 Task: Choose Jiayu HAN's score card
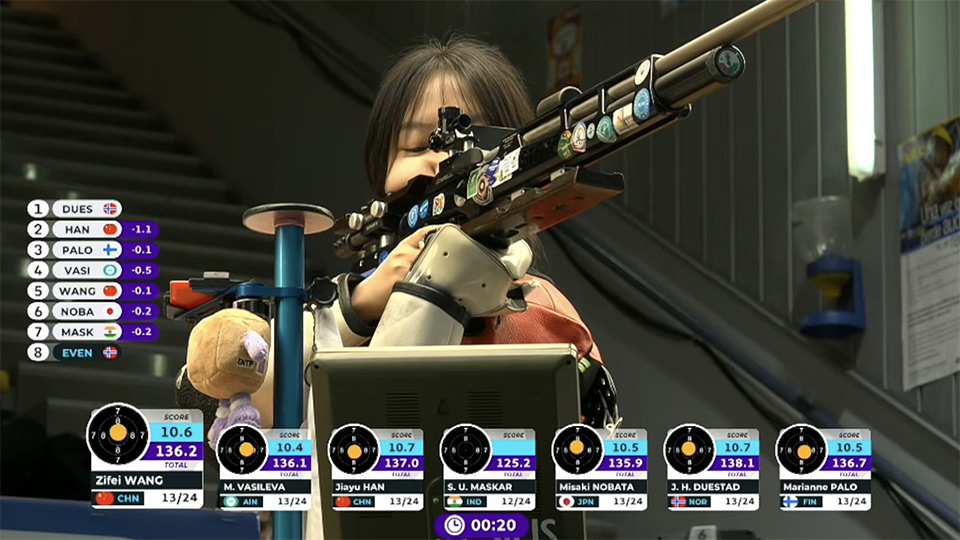click(375, 468)
